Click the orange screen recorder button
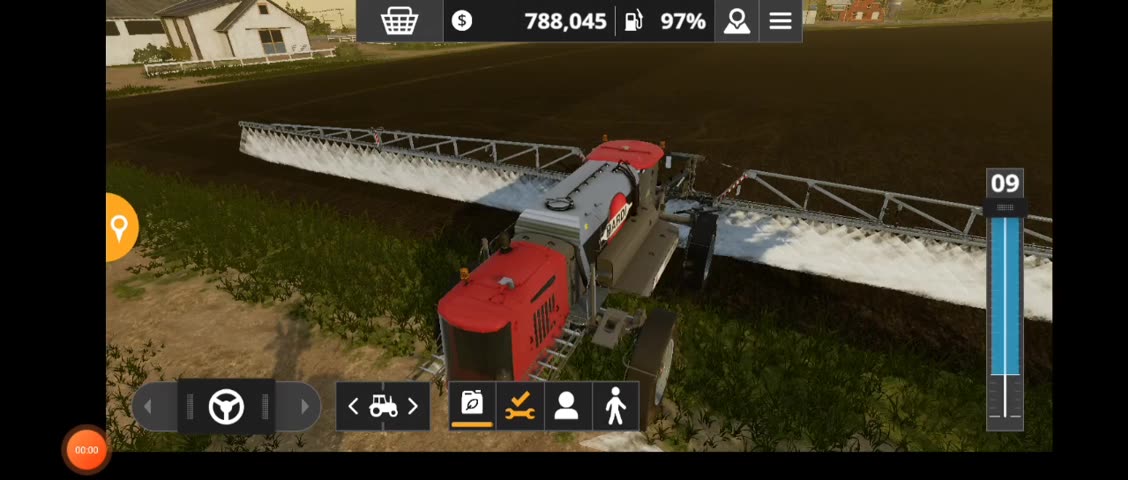 click(x=87, y=450)
